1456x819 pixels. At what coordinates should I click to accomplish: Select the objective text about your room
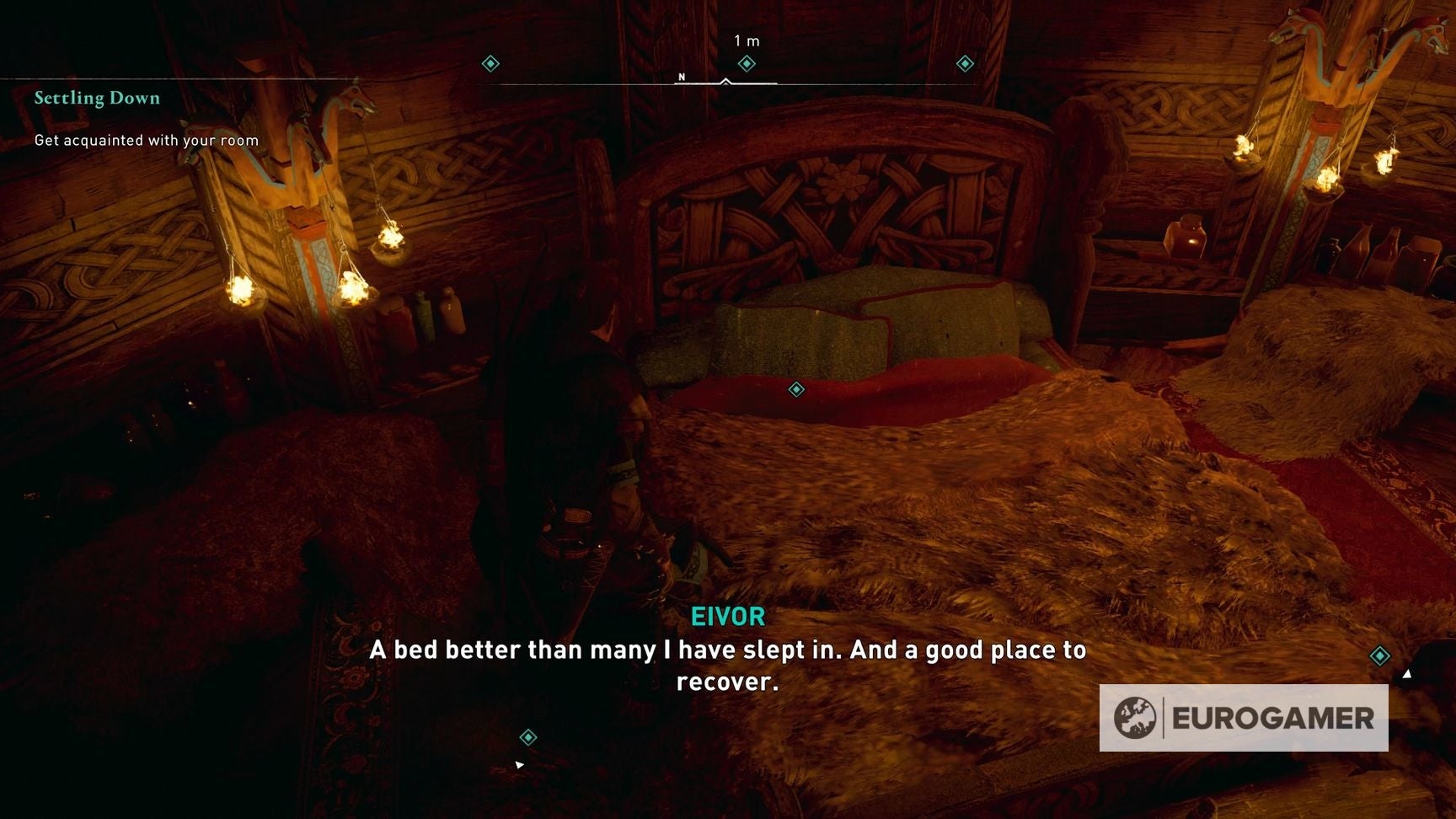pos(145,141)
